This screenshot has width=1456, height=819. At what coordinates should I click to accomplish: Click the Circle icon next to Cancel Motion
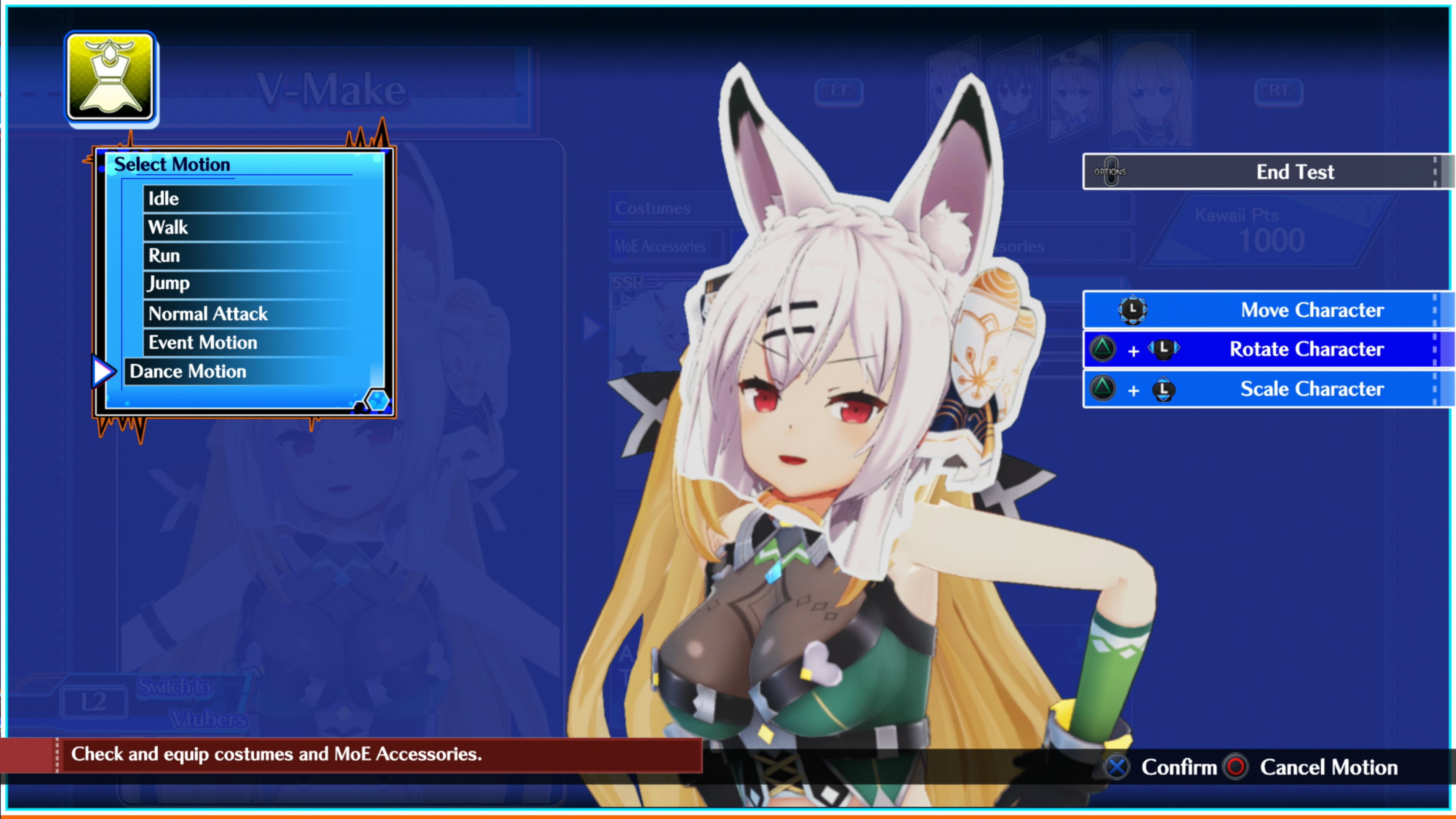(1236, 767)
